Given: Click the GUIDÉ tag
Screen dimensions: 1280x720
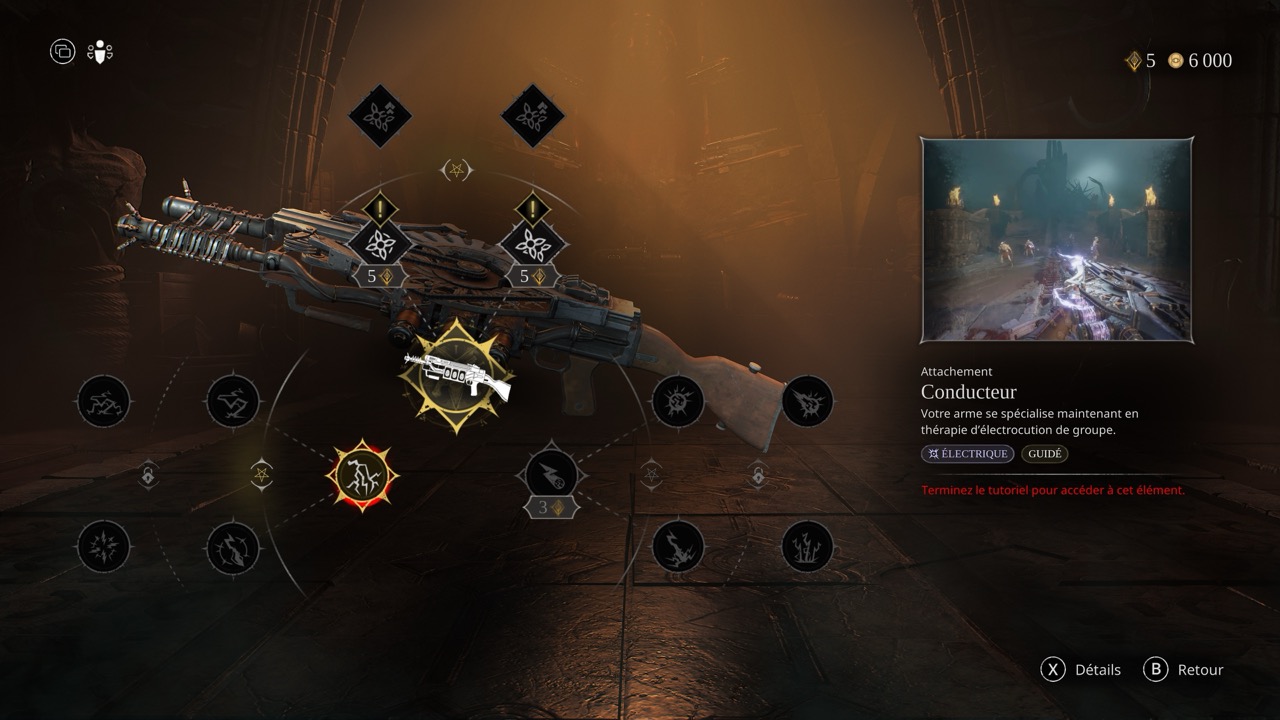Looking at the screenshot, I should 1045,454.
